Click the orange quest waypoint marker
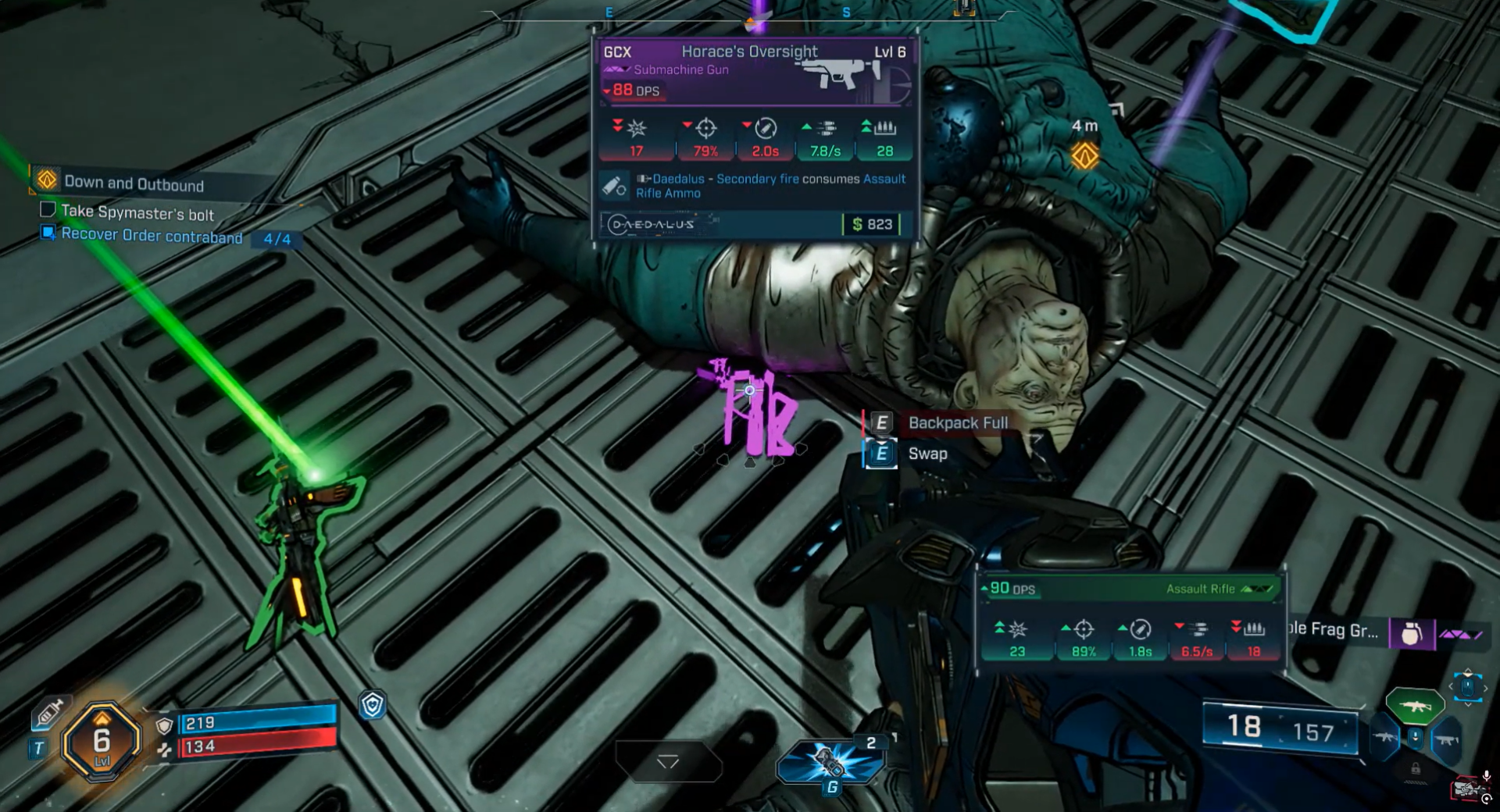 pyautogui.click(x=1084, y=156)
